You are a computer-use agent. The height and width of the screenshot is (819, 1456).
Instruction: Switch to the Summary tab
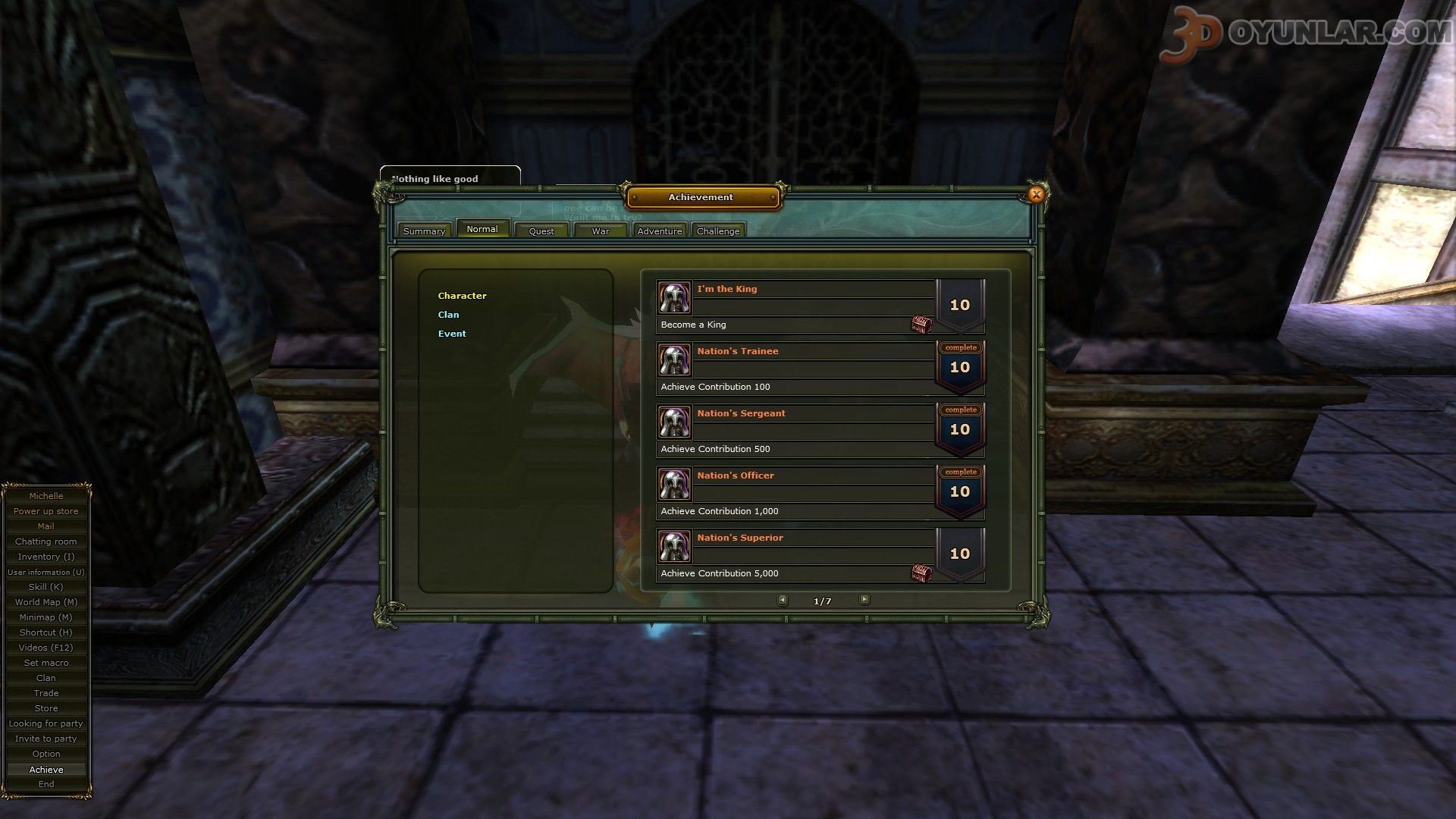tap(424, 231)
